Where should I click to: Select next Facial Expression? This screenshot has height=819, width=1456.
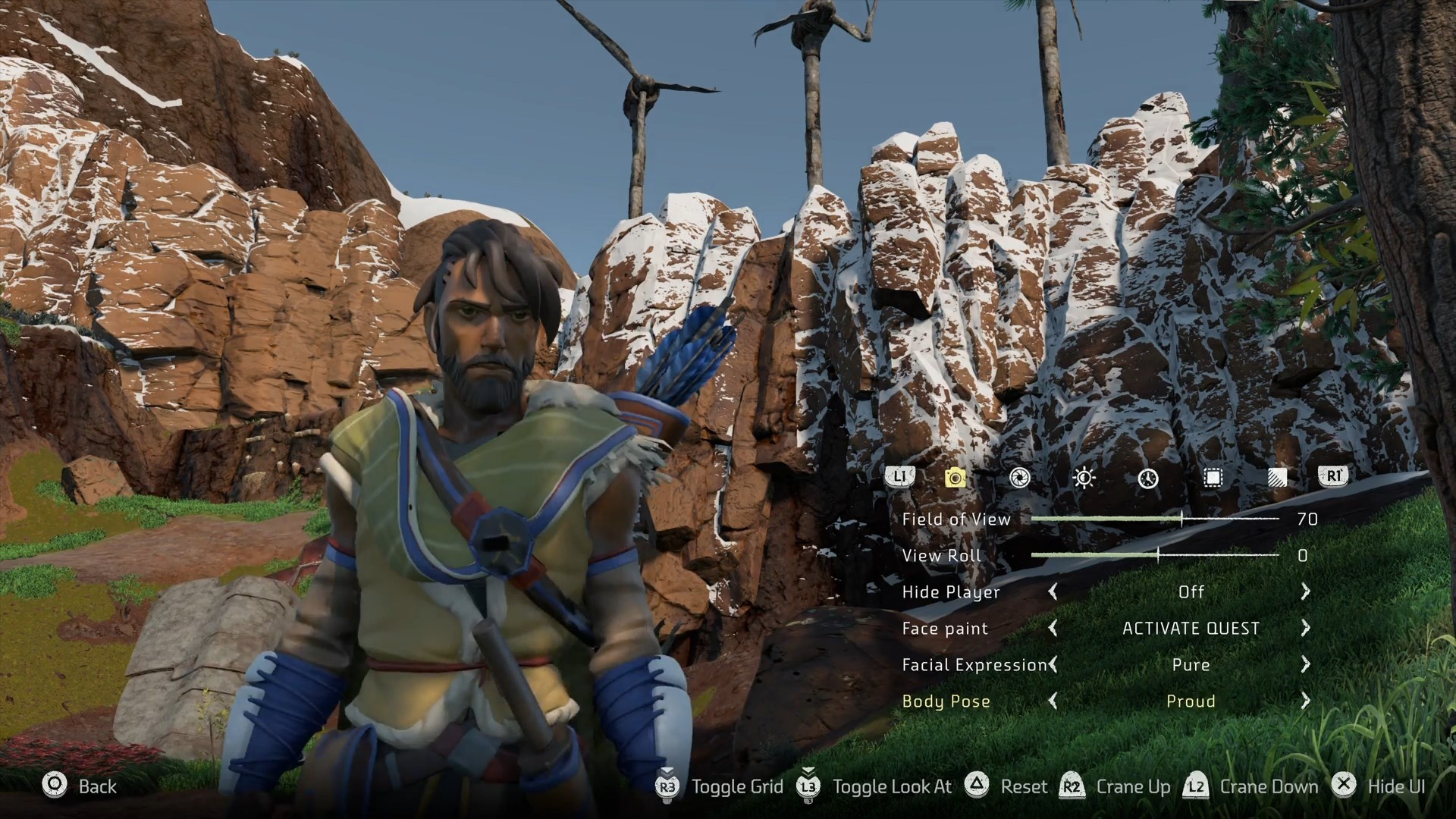point(1305,664)
